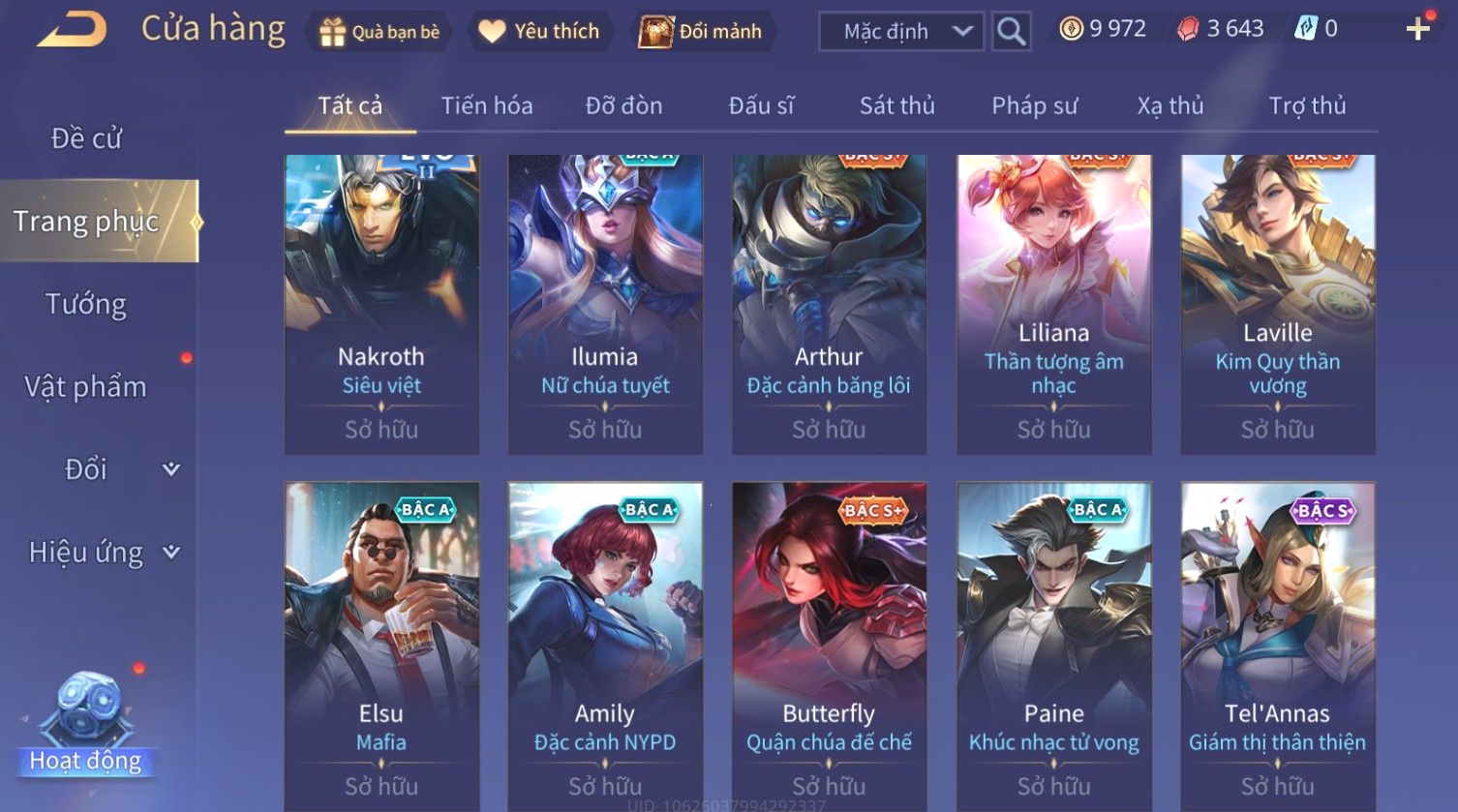
Task: Select the Nakroth Siêu việt skin card
Action: [381, 304]
